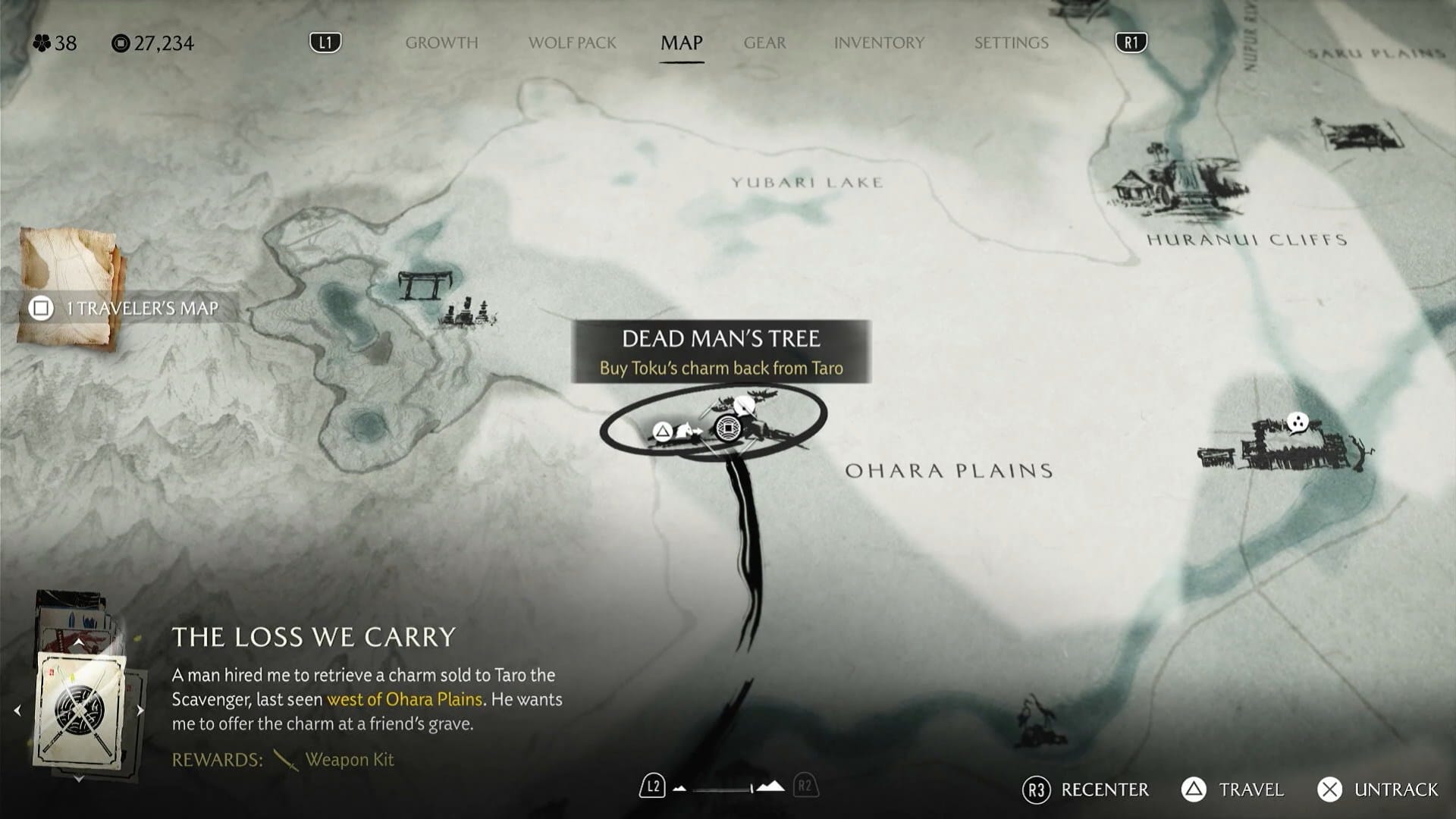Click the horse fast-travel marker

pos(688,431)
